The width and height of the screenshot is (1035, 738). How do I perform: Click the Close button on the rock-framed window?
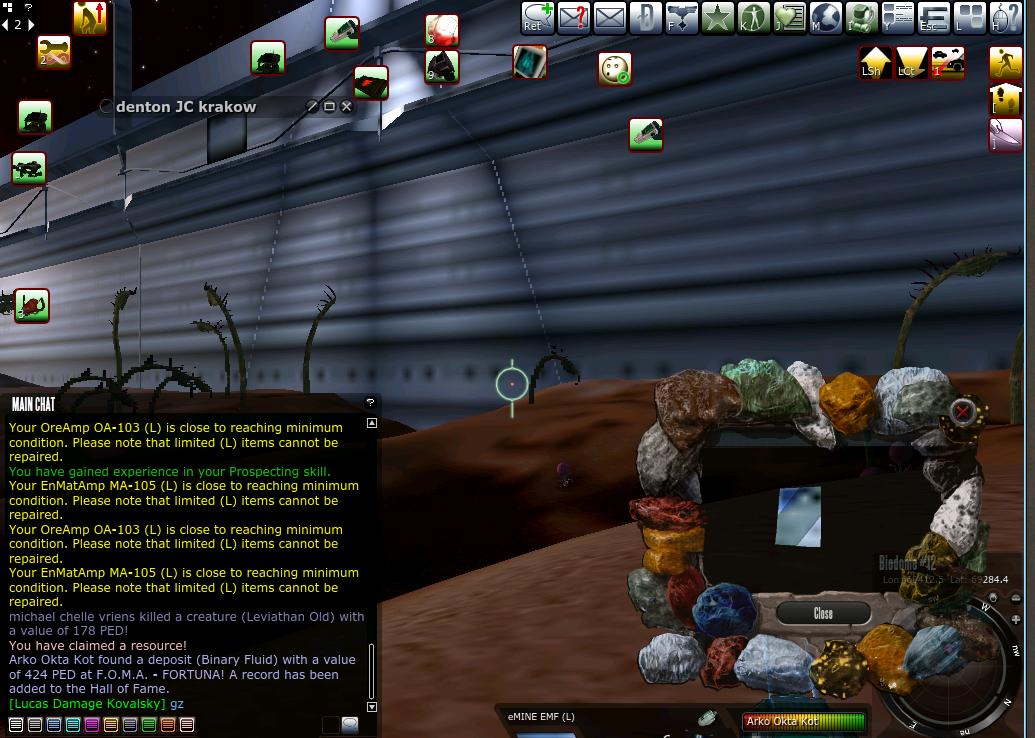pyautogui.click(x=822, y=613)
